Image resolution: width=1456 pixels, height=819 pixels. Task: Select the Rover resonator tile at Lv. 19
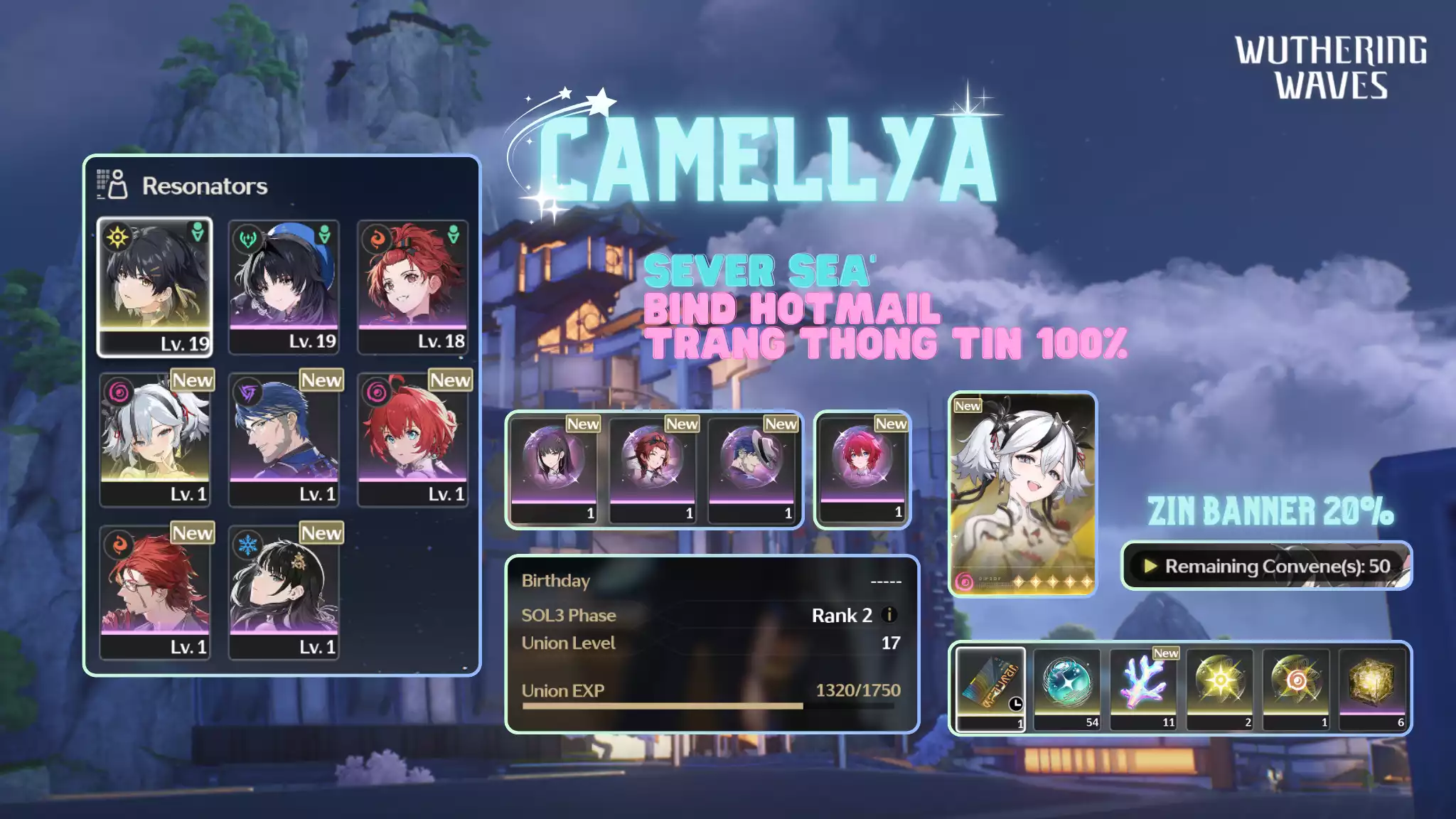(154, 286)
